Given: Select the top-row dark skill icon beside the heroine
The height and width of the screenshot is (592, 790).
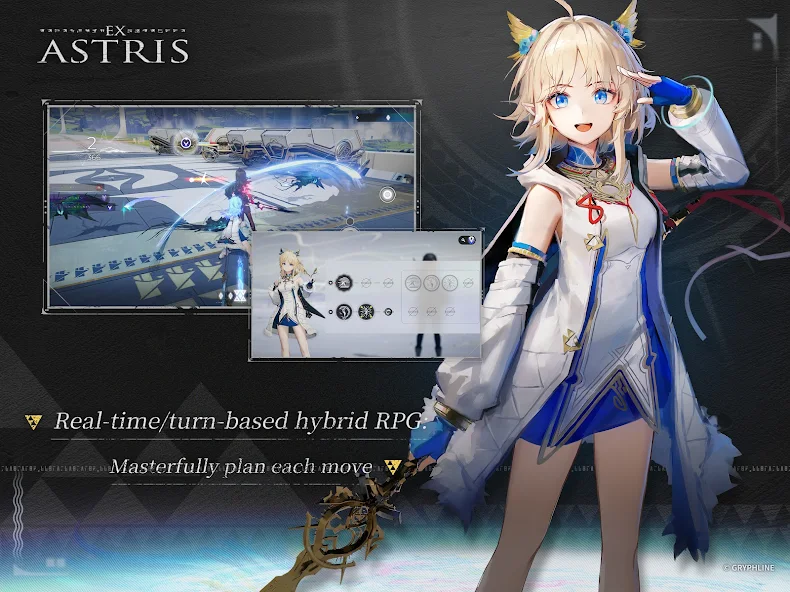Looking at the screenshot, I should (x=343, y=281).
